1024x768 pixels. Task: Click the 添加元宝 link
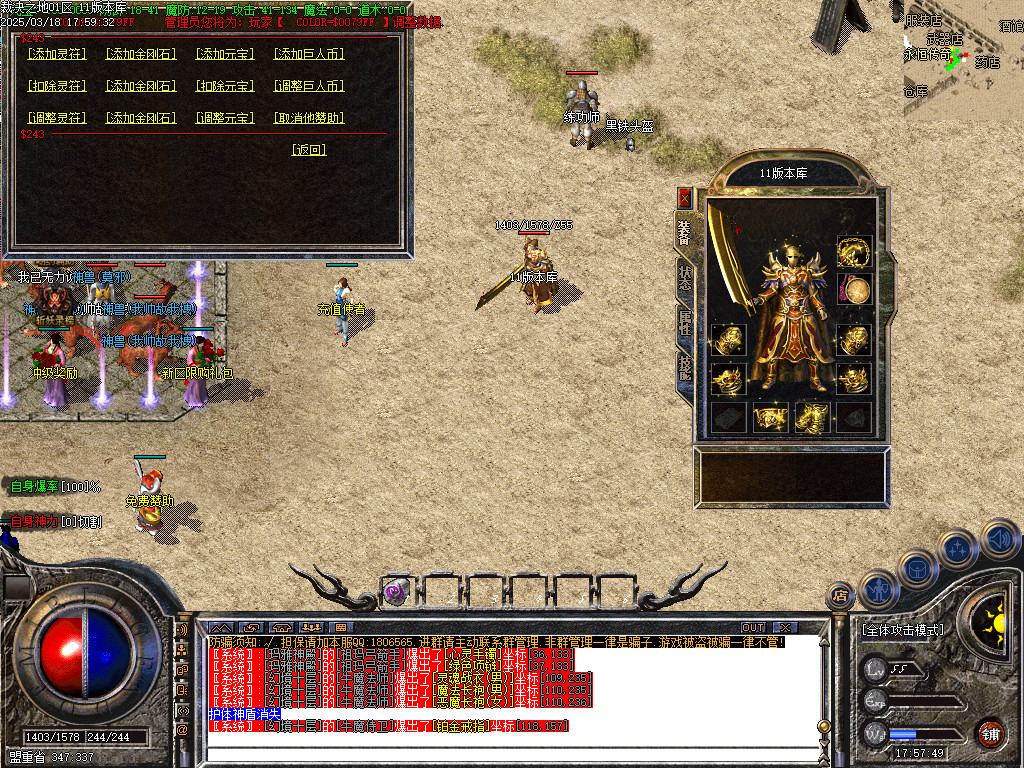[x=225, y=54]
